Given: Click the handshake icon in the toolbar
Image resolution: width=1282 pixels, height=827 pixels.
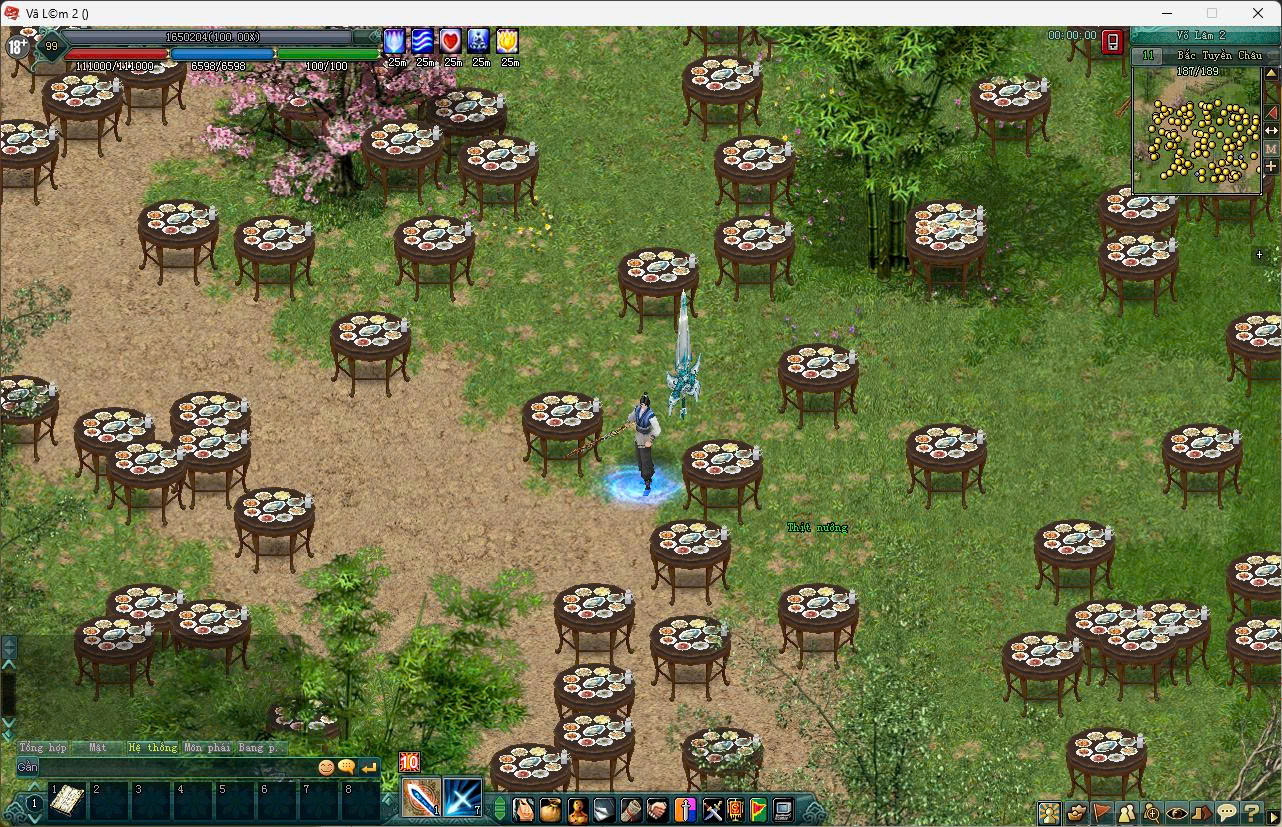Looking at the screenshot, I should click(x=657, y=809).
